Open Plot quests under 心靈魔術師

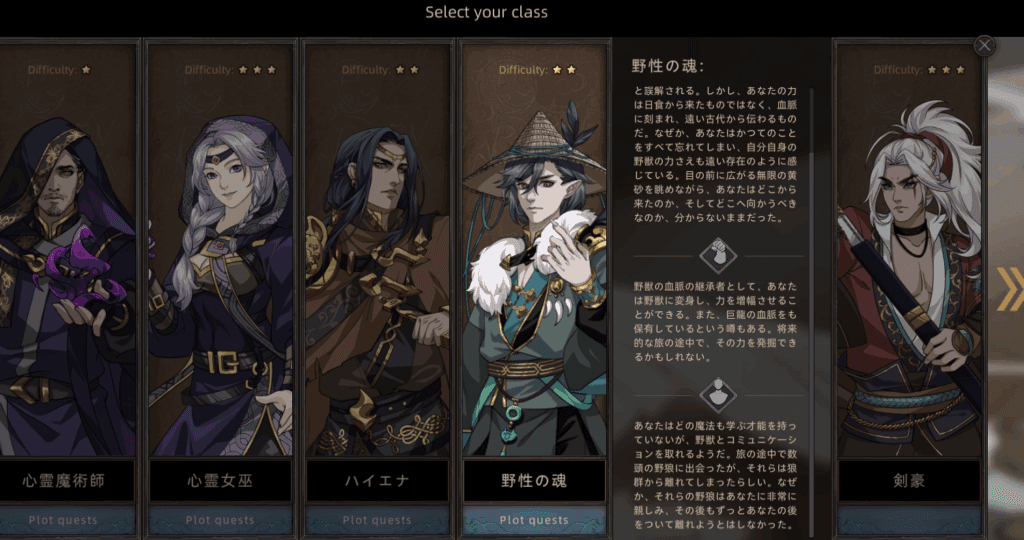point(66,520)
